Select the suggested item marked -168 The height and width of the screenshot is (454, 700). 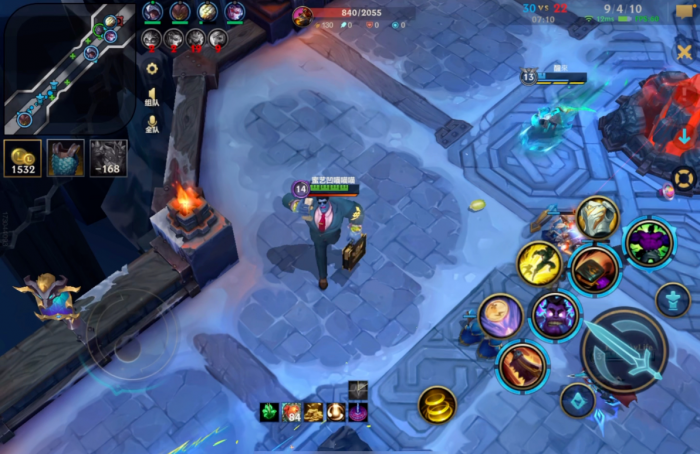click(x=109, y=158)
